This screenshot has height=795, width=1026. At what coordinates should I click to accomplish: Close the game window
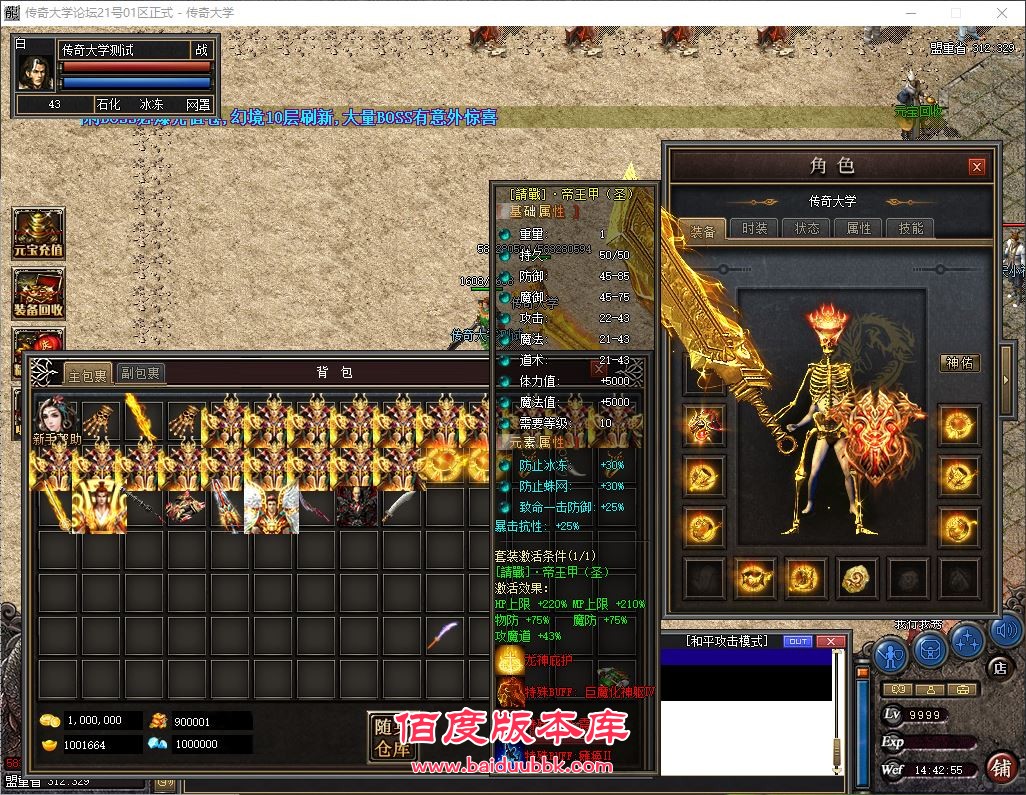(x=1002, y=13)
